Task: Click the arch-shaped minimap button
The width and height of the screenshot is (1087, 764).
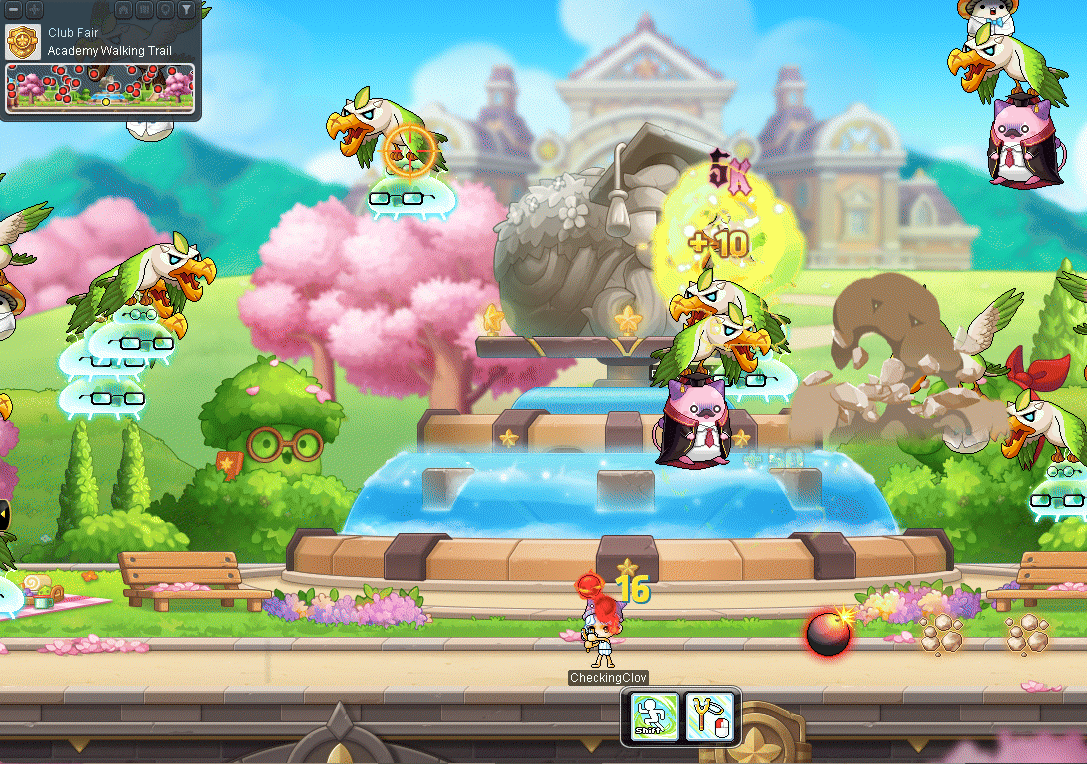Action: (123, 10)
